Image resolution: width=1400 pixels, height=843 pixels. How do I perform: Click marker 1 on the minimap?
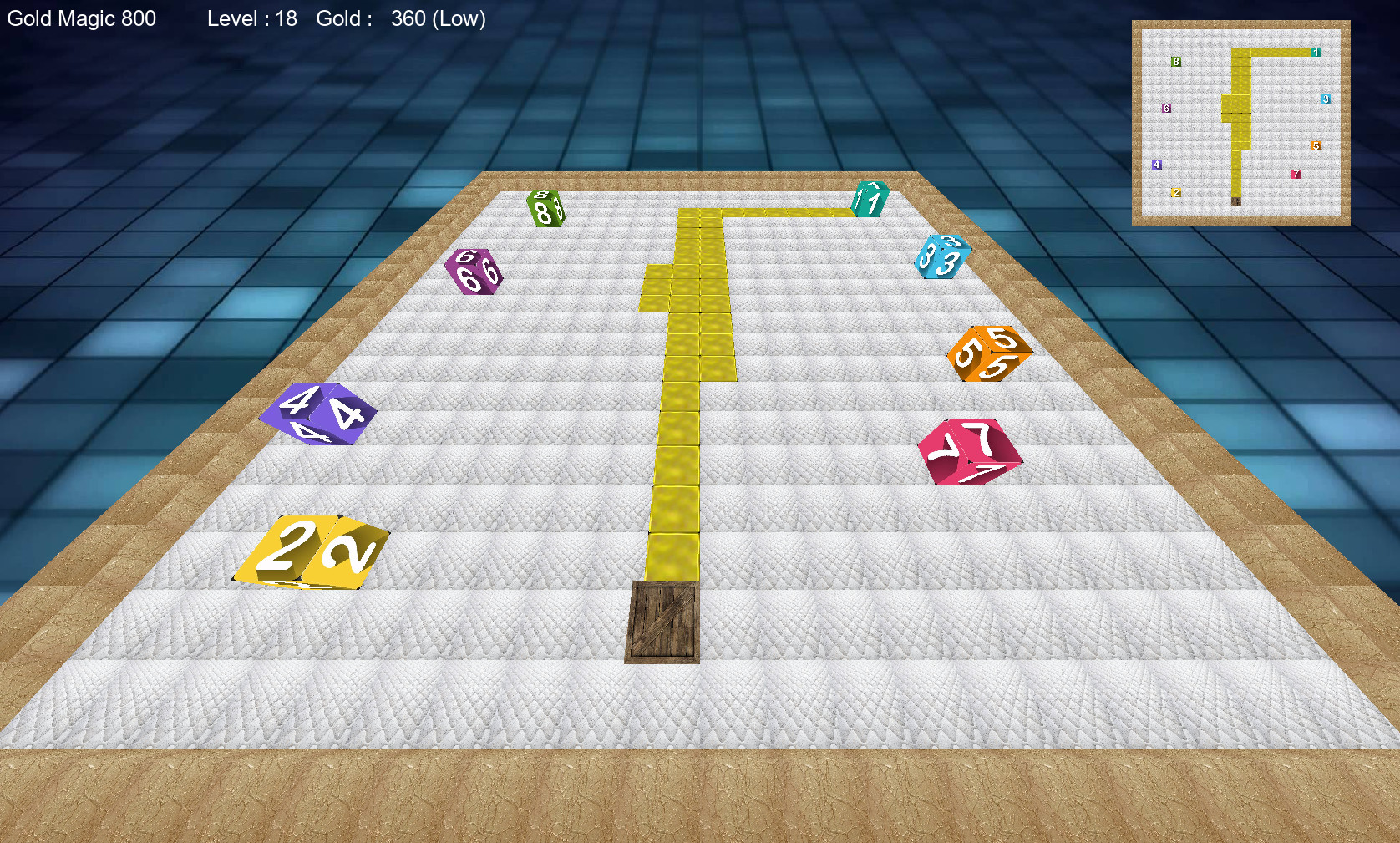(x=1317, y=51)
